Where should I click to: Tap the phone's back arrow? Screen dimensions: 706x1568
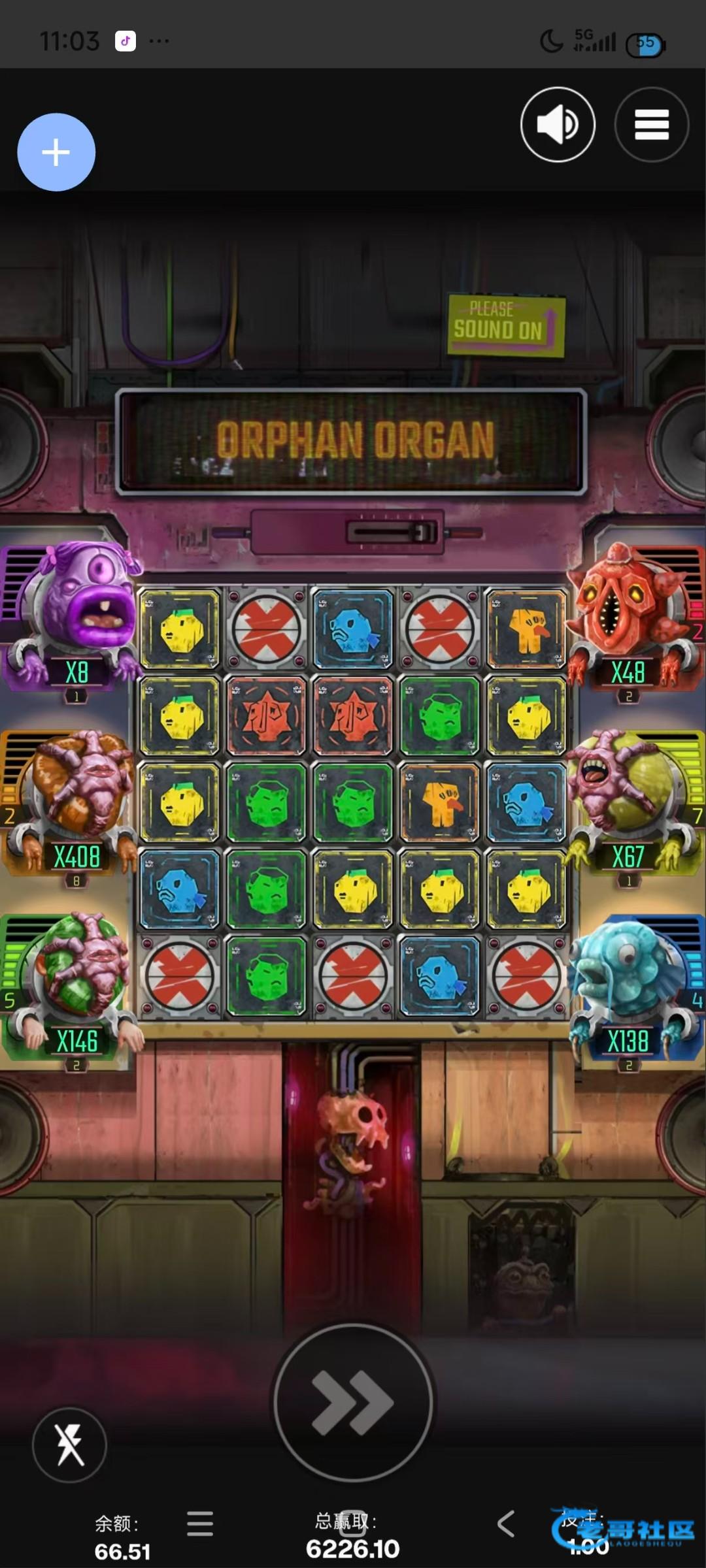506,1524
